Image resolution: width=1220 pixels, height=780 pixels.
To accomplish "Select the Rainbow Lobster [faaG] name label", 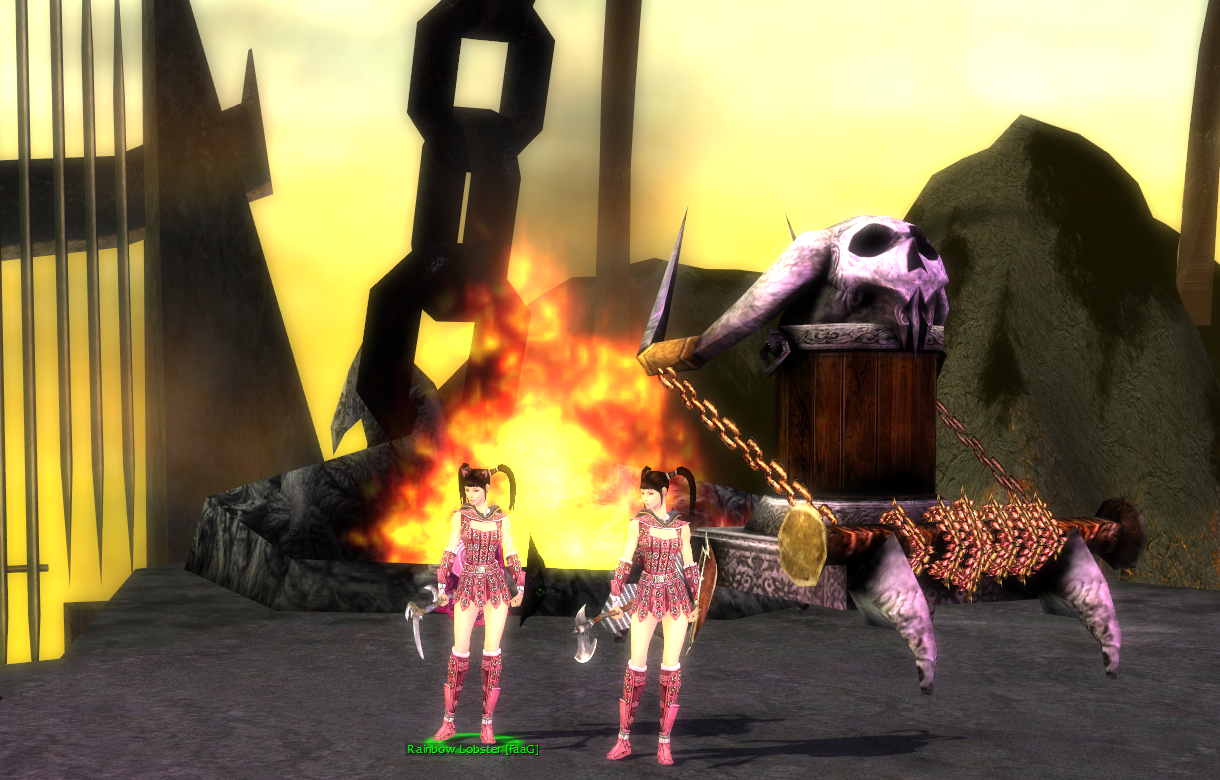I will click(472, 749).
